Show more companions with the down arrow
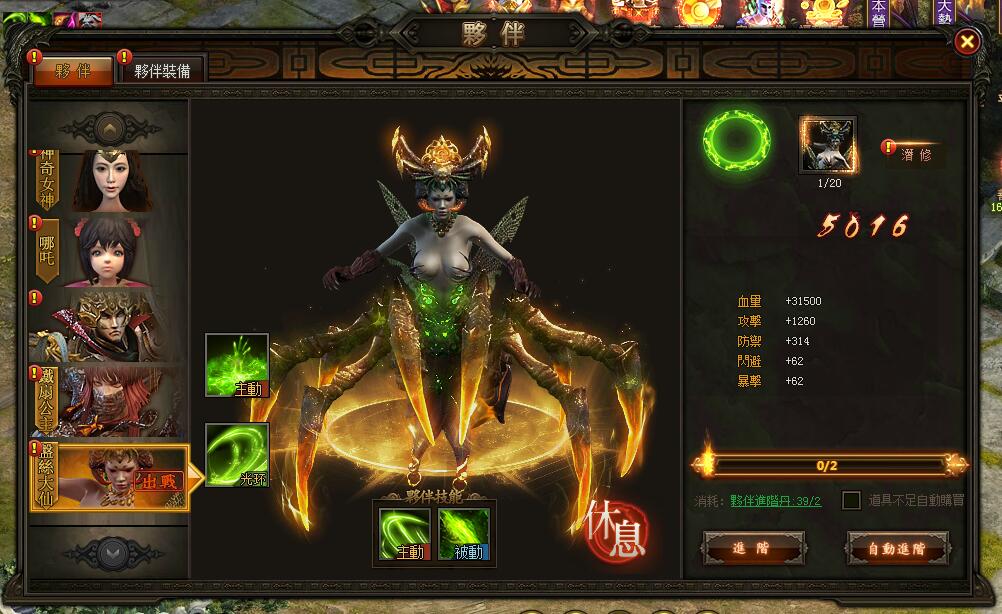 109,551
